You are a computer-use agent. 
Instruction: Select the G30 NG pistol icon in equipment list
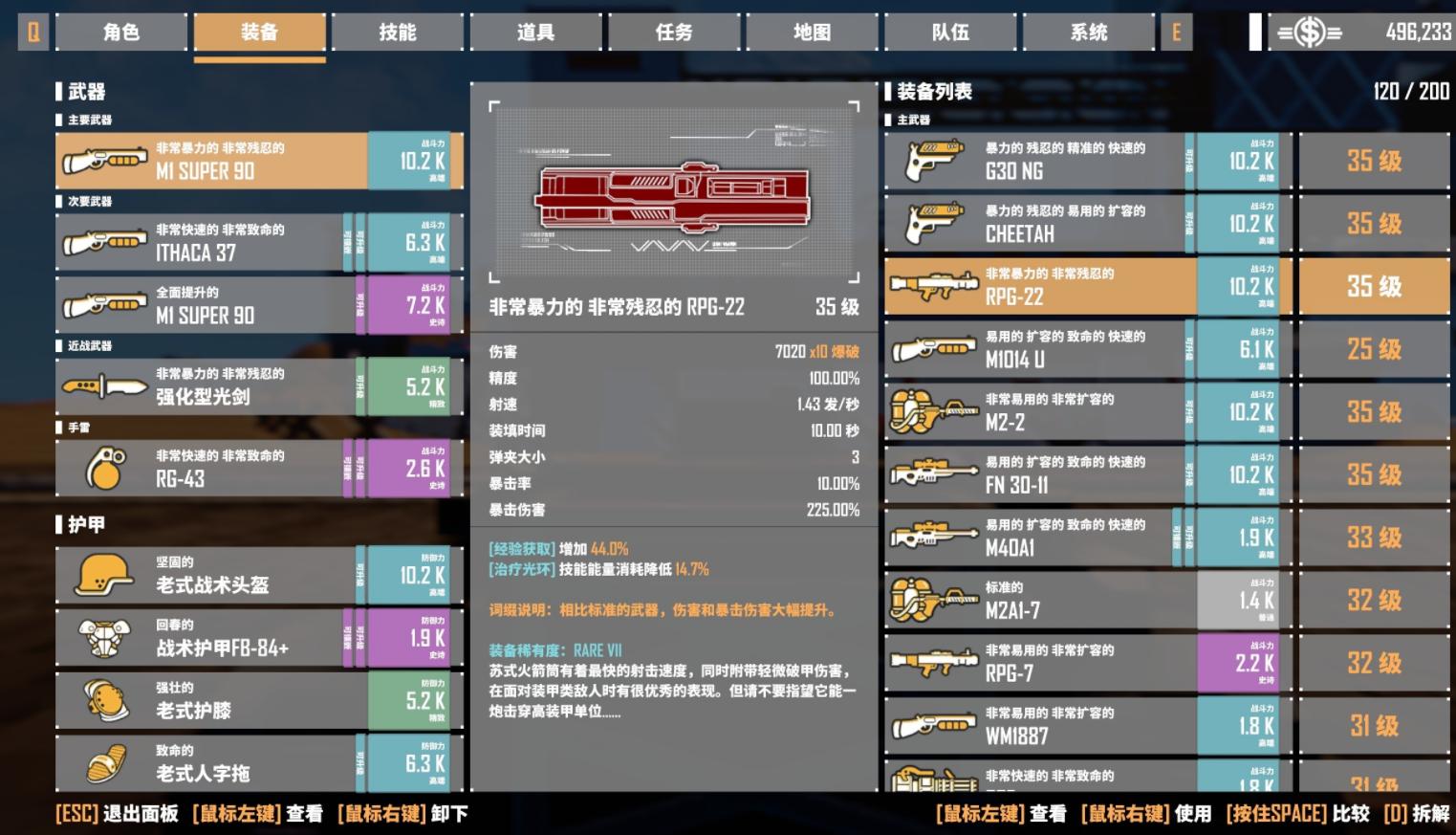[932, 160]
